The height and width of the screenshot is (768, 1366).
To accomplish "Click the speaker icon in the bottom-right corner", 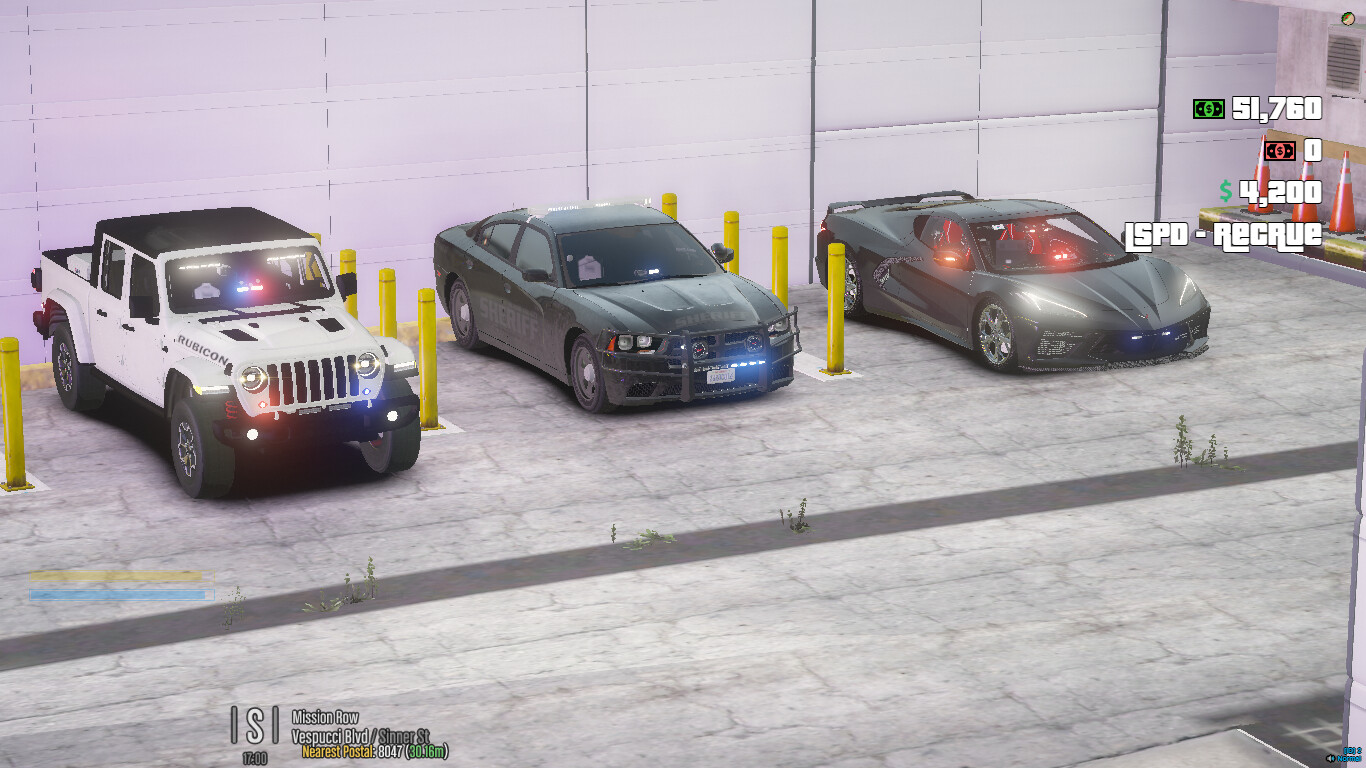I will click(1330, 758).
